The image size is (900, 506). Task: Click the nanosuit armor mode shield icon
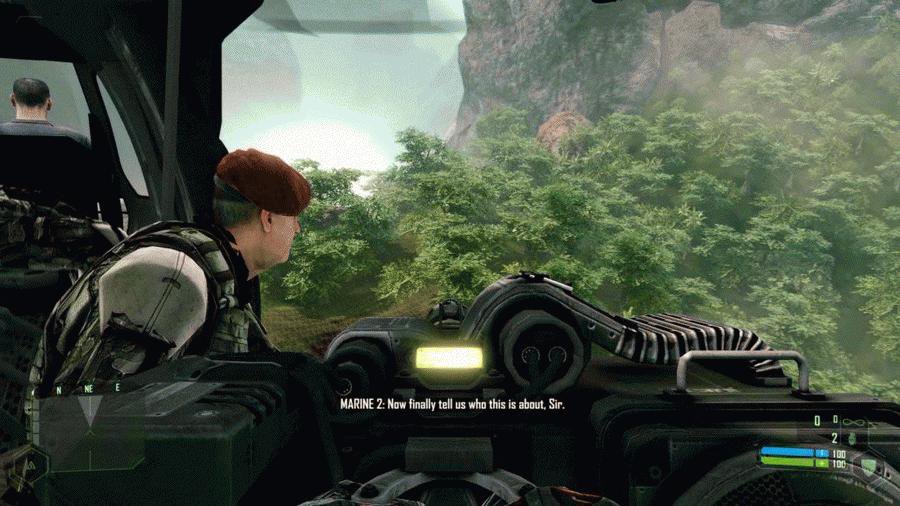(x=868, y=463)
